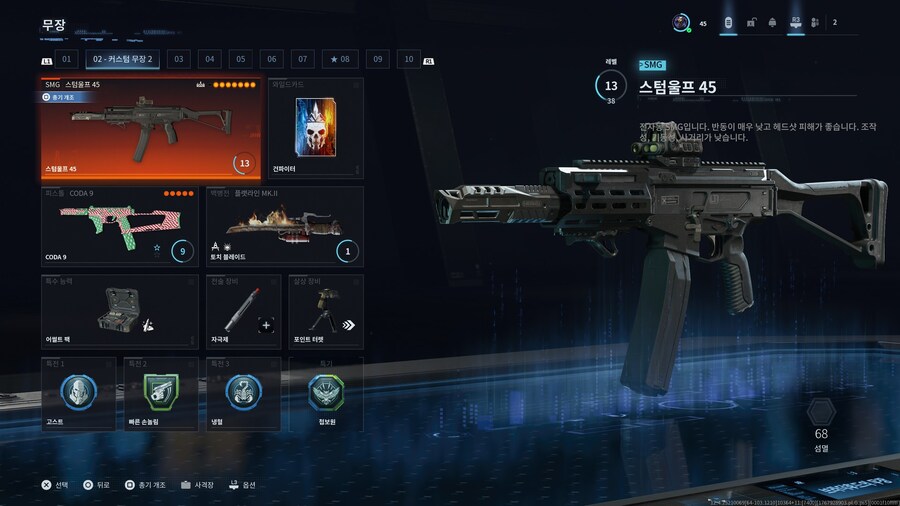Switch to loadout tab 06
The height and width of the screenshot is (506, 900).
pyautogui.click(x=272, y=60)
